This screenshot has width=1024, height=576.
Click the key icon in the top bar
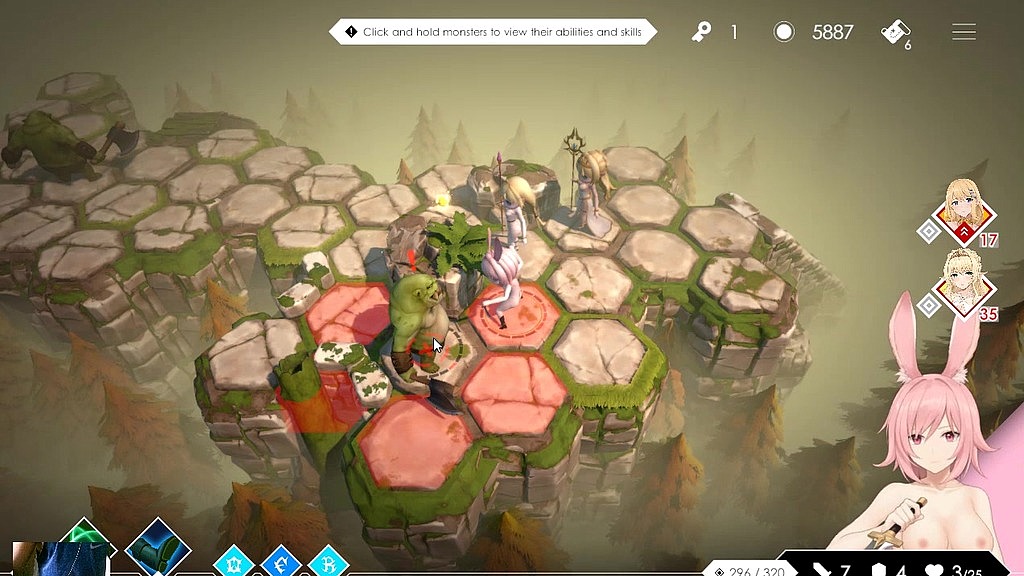[x=701, y=32]
